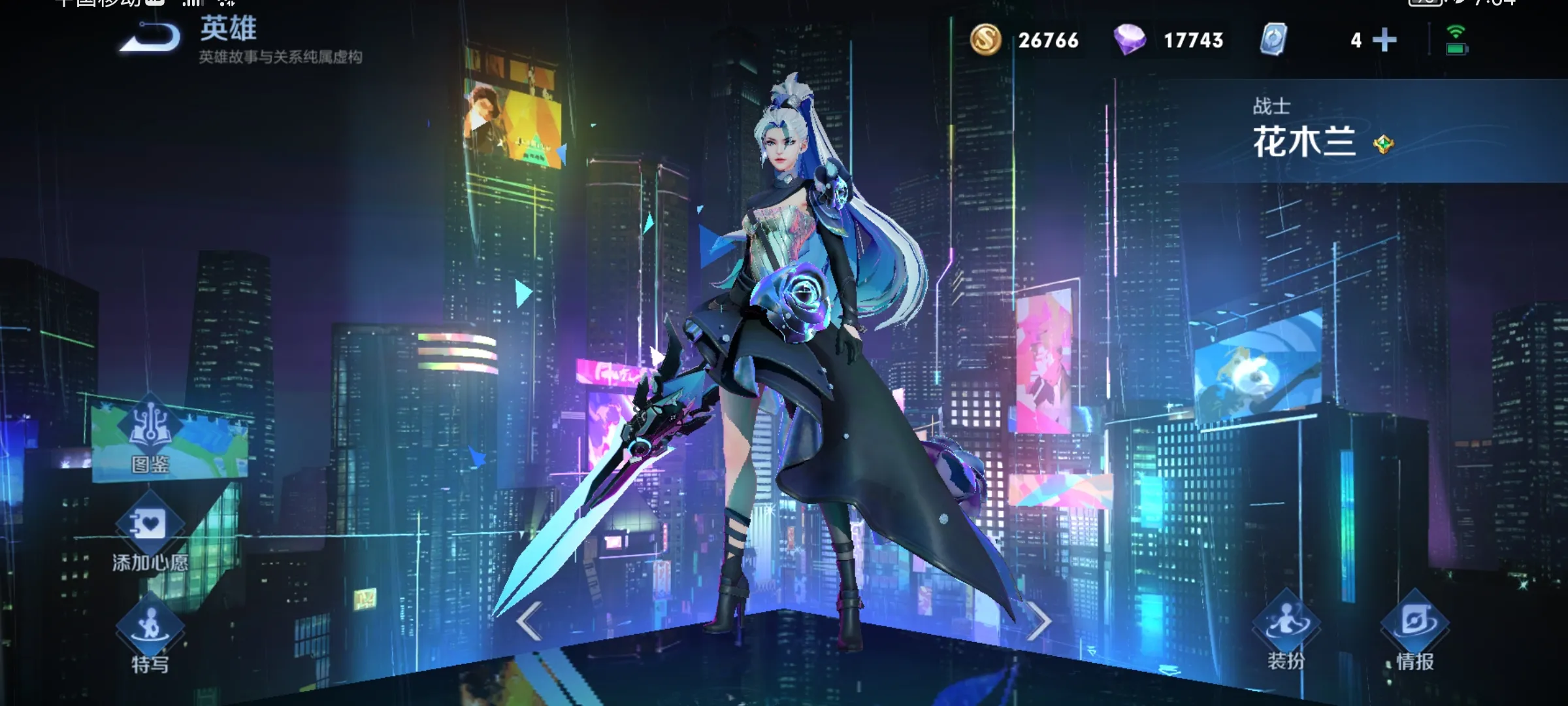Tap the 添加心愿 wishlist button

(150, 533)
